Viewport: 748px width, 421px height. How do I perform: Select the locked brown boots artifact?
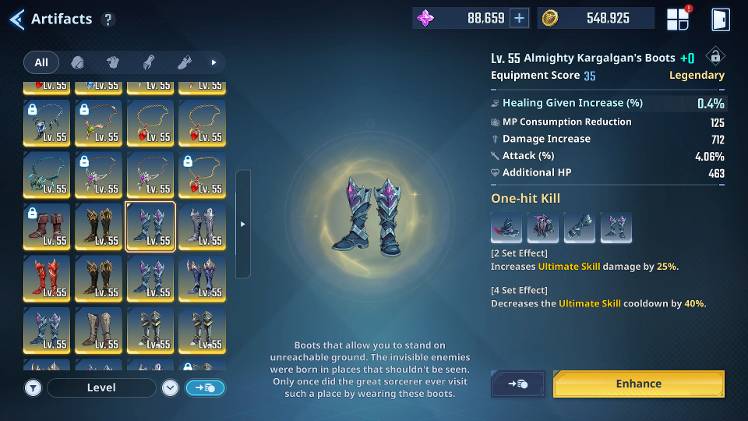click(x=46, y=225)
